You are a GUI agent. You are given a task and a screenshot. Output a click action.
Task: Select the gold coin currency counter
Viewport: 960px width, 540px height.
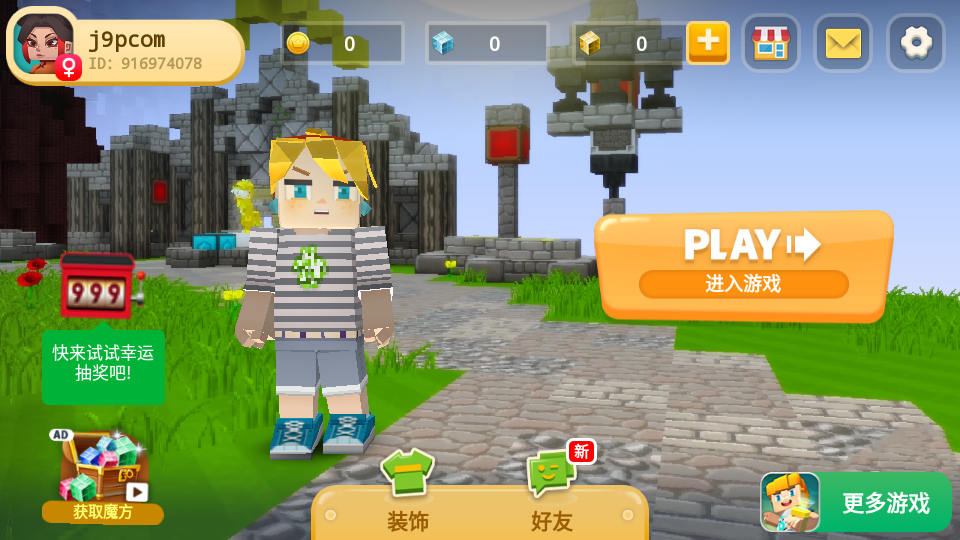[342, 44]
